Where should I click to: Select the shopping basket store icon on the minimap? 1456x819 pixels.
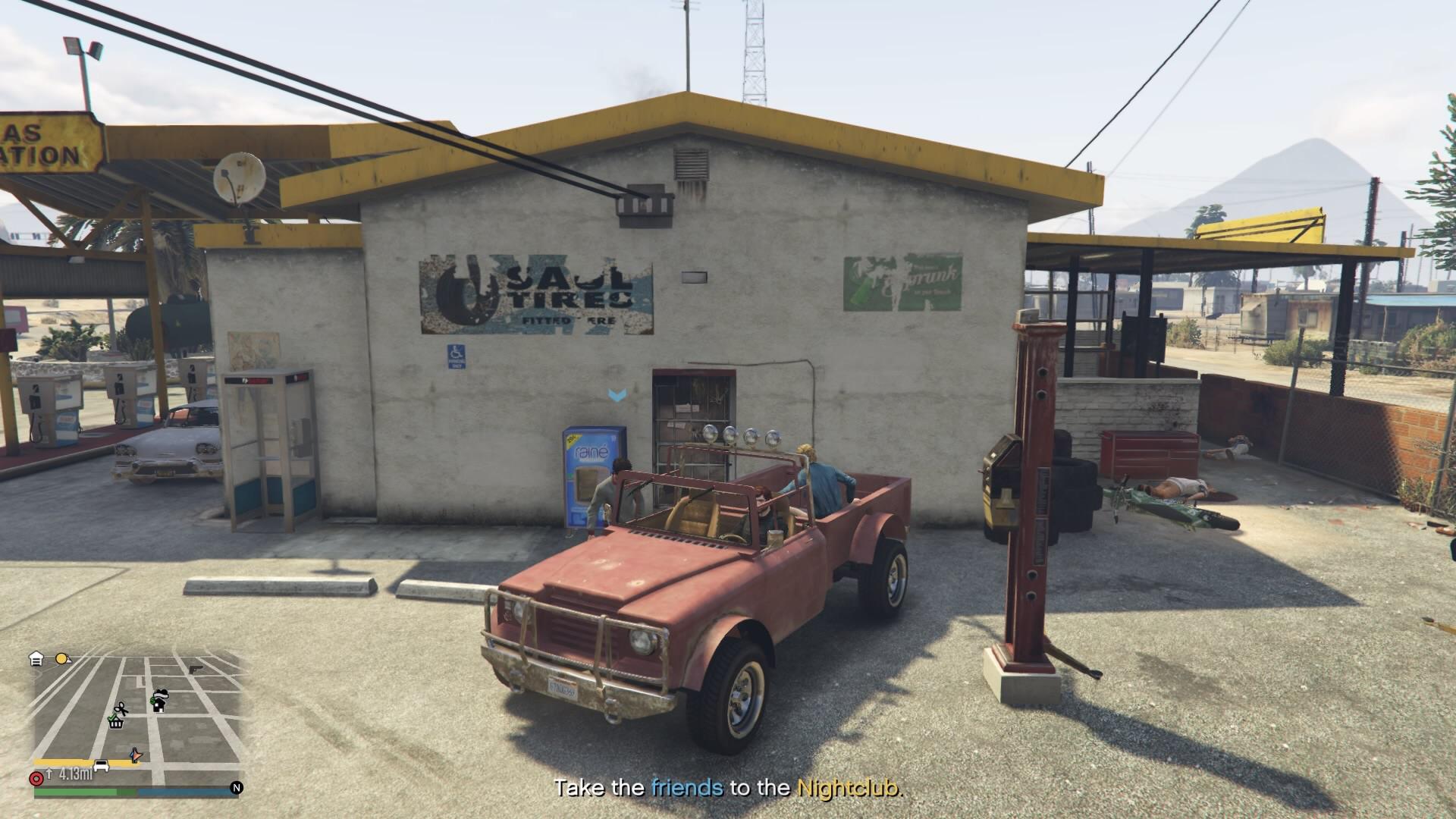tap(115, 723)
